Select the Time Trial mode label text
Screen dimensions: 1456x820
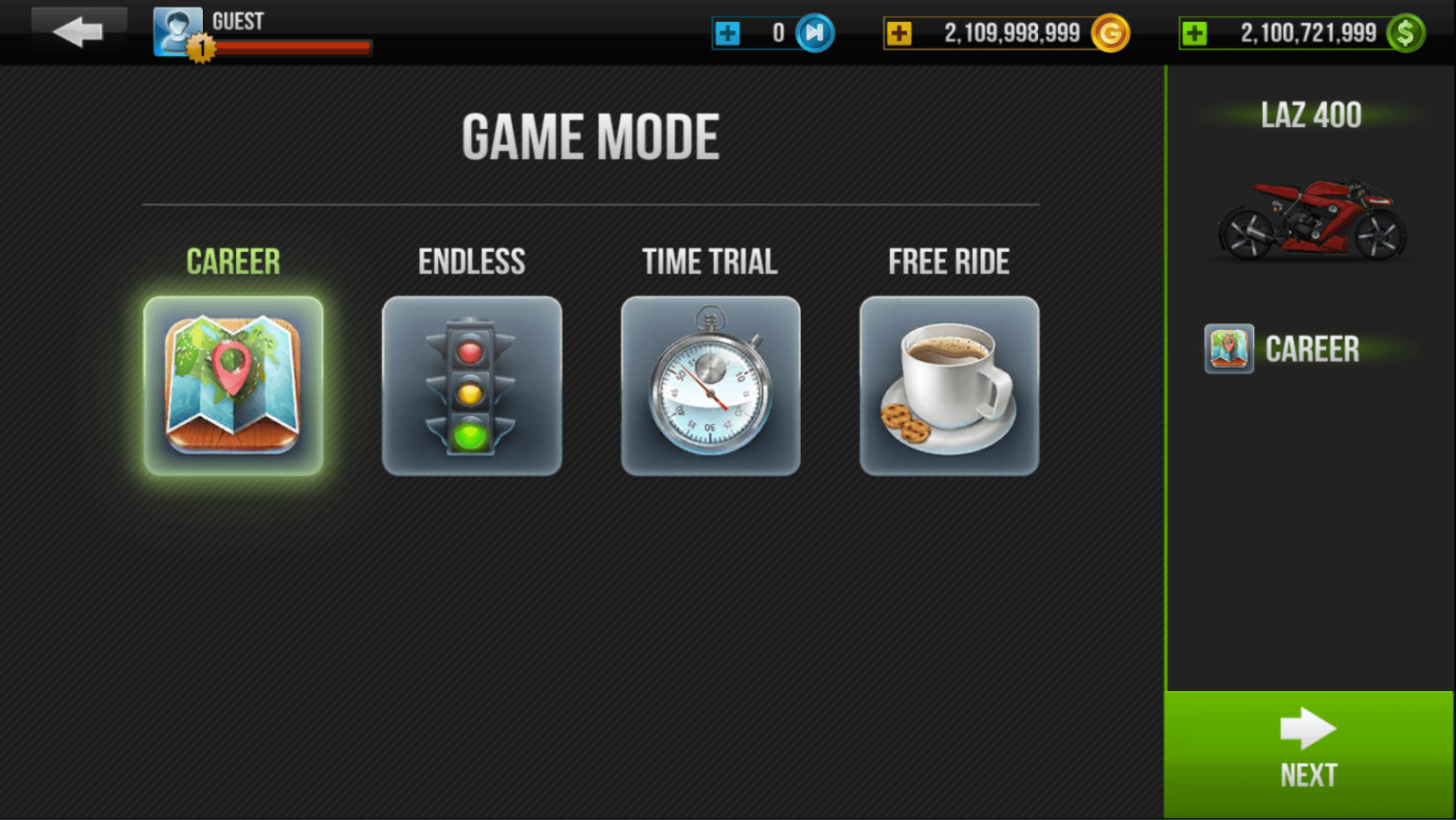710,261
